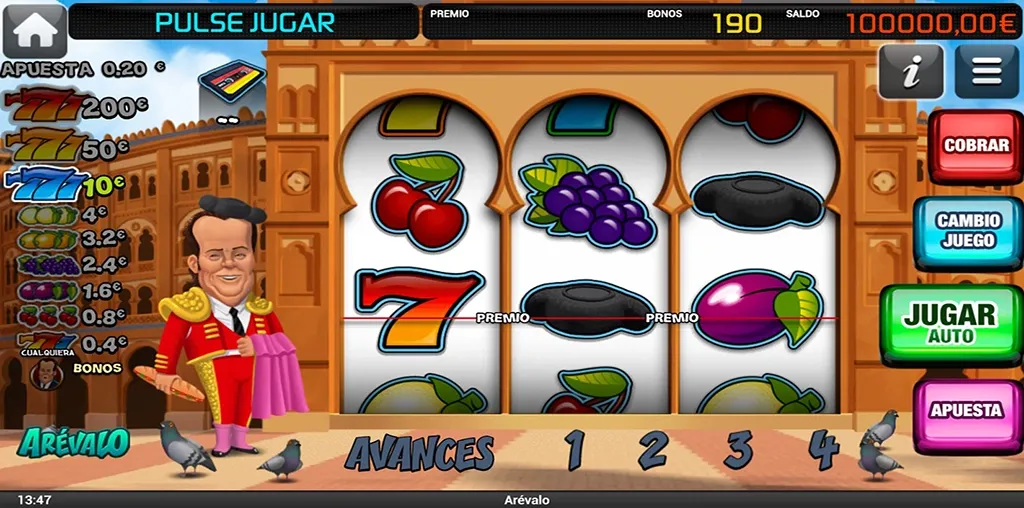Spin the reels with Jugar Auto
The width and height of the screenshot is (1024, 508).
[x=950, y=323]
